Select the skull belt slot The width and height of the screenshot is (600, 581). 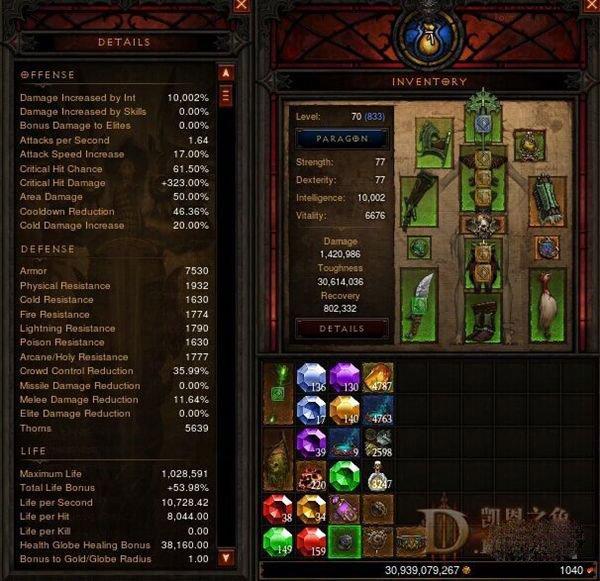[x=482, y=224]
